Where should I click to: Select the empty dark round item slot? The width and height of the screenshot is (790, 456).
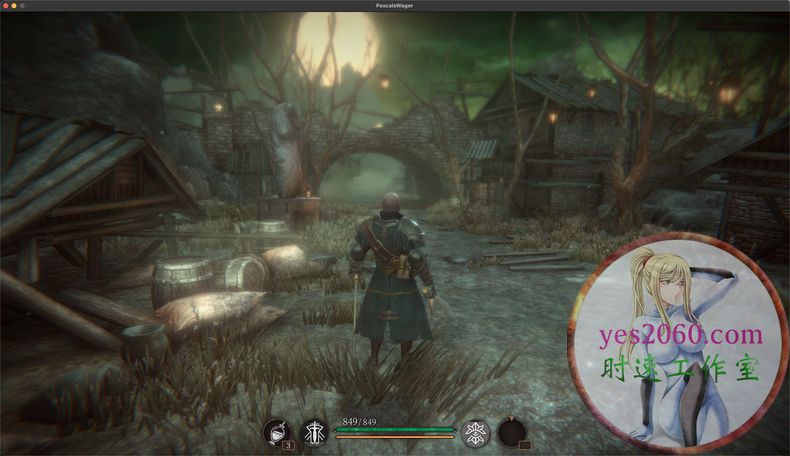pyautogui.click(x=512, y=432)
